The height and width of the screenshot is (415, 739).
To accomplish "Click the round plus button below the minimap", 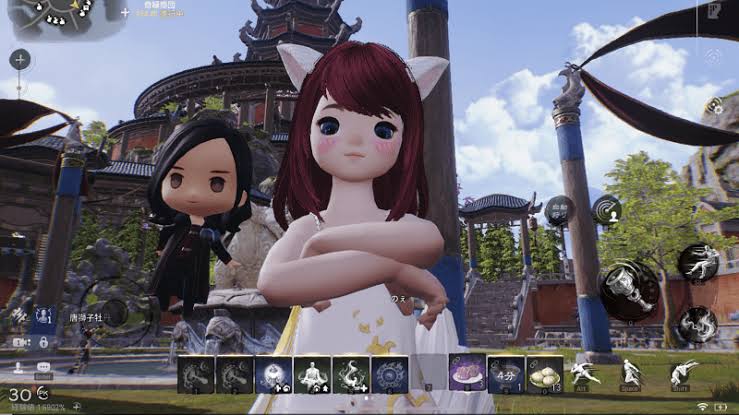I will tap(20, 59).
